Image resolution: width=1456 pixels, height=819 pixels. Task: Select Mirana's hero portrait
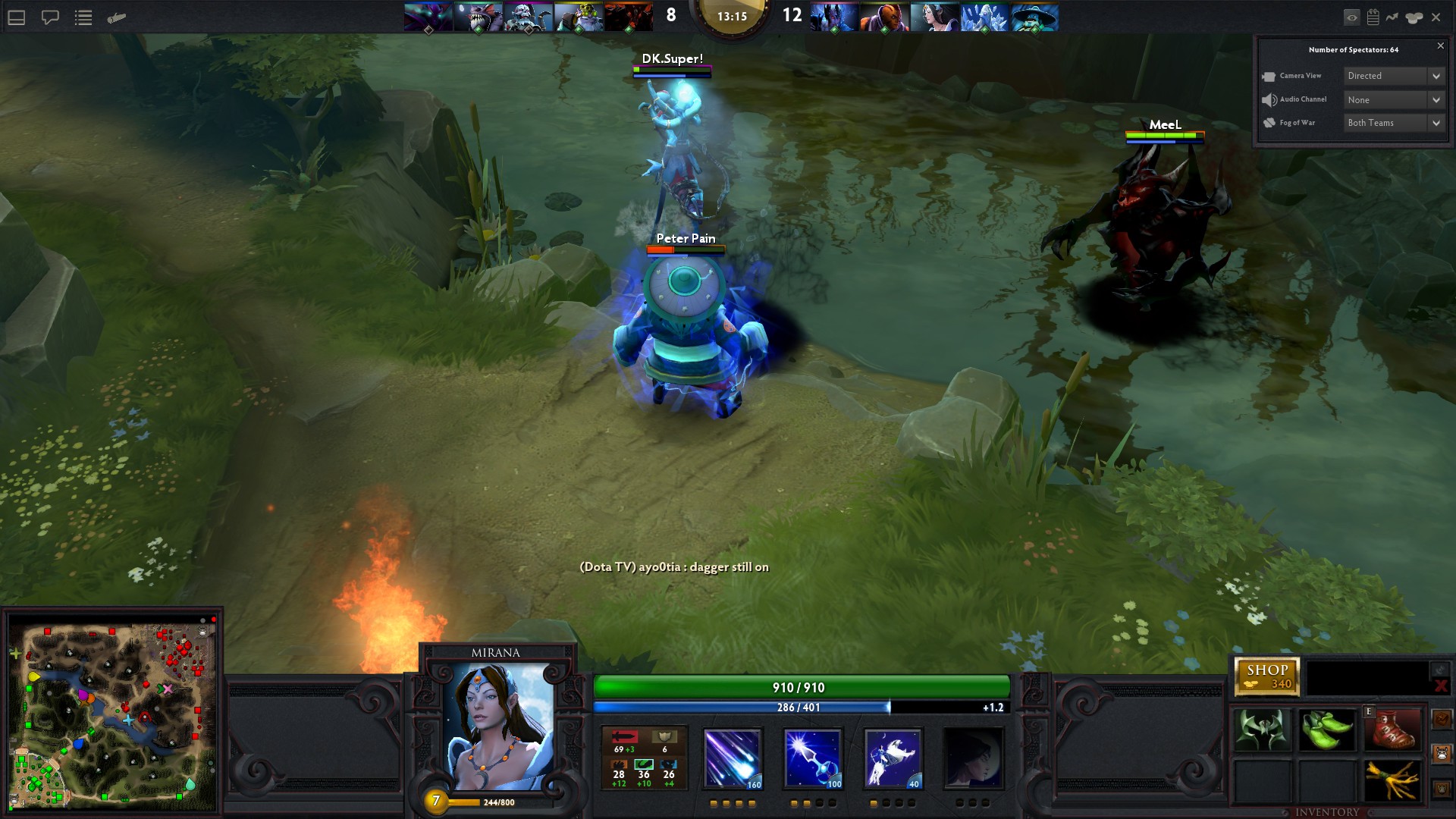coord(497,726)
